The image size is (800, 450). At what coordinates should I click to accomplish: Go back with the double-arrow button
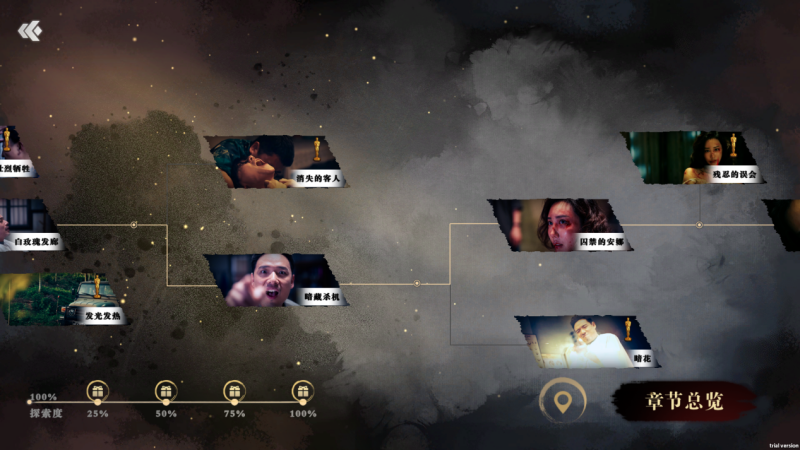(x=30, y=31)
